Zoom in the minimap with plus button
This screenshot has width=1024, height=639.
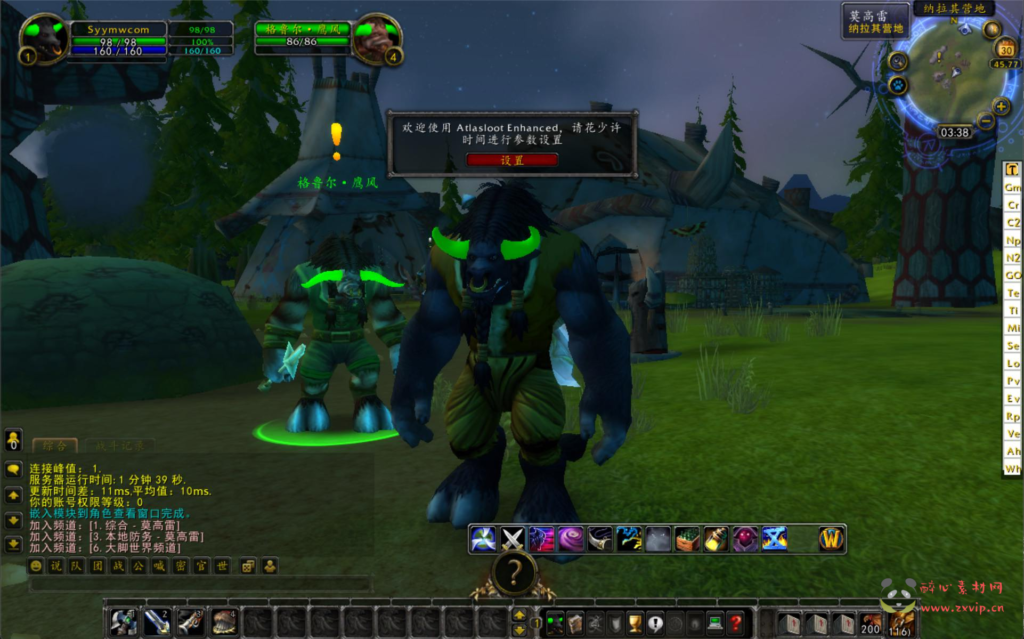click(x=1001, y=105)
